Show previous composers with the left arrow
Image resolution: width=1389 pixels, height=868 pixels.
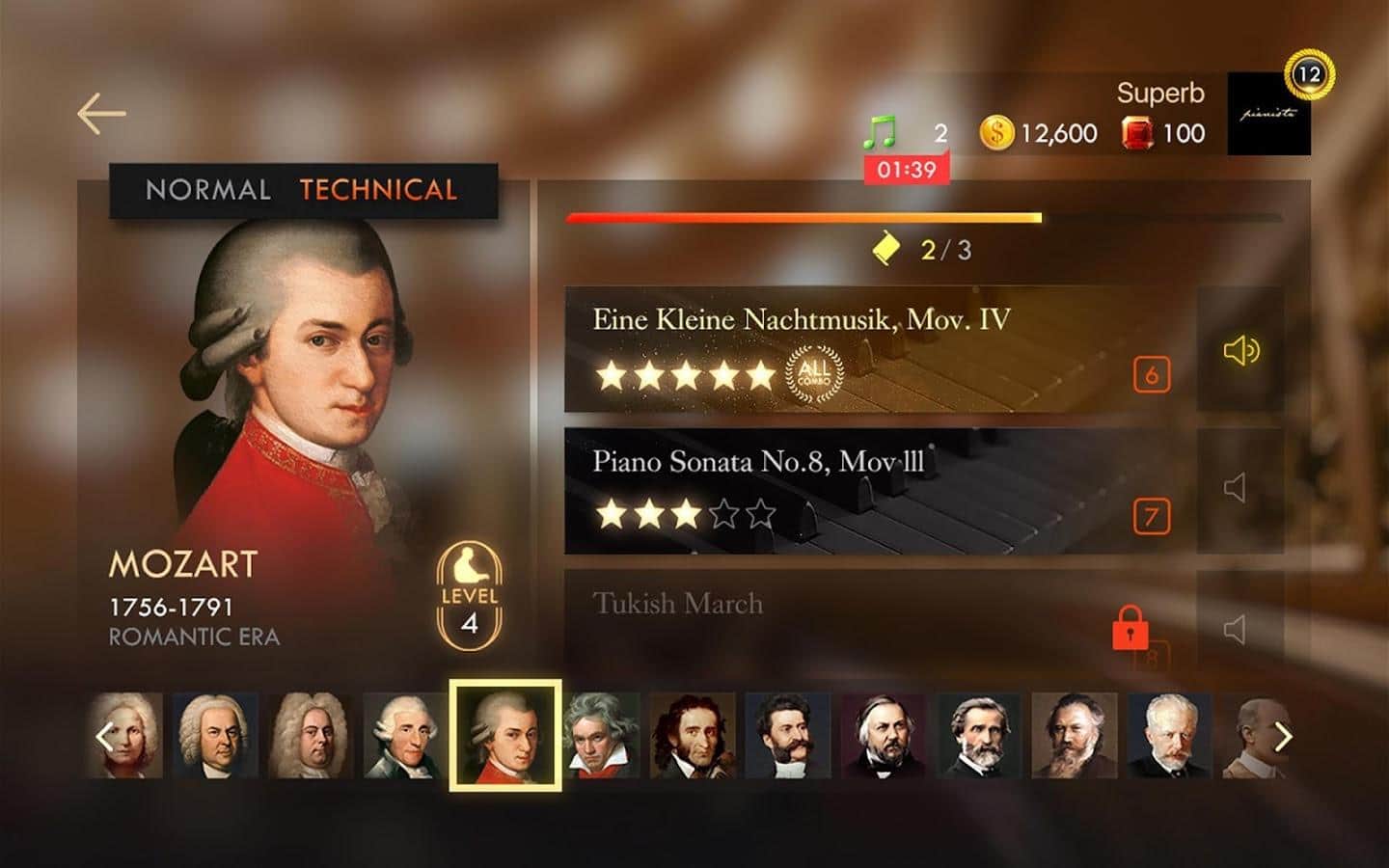tap(104, 737)
